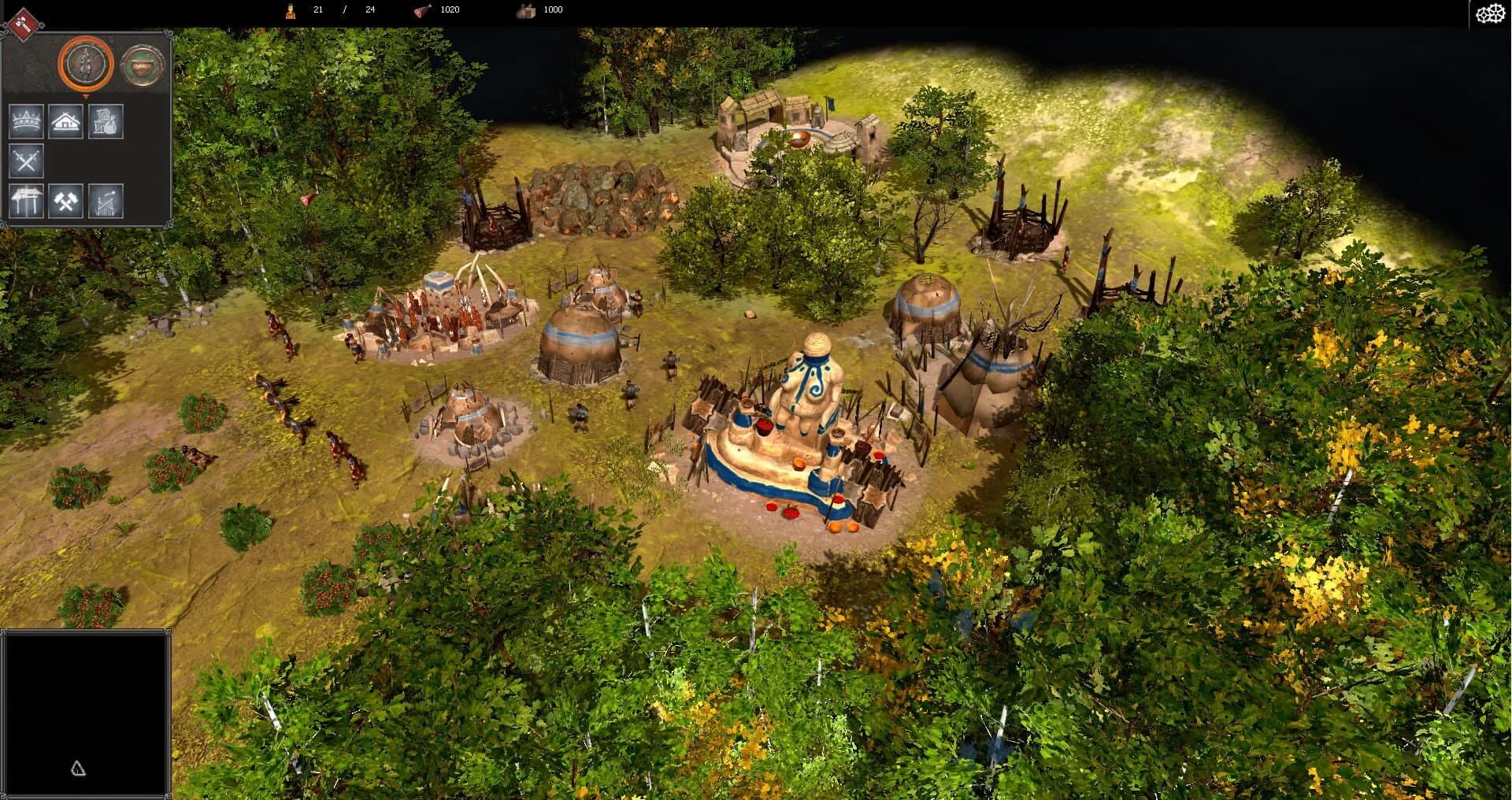The height and width of the screenshot is (800, 1512).
Task: Open the house/dwelling construction icon
Action: (x=68, y=121)
